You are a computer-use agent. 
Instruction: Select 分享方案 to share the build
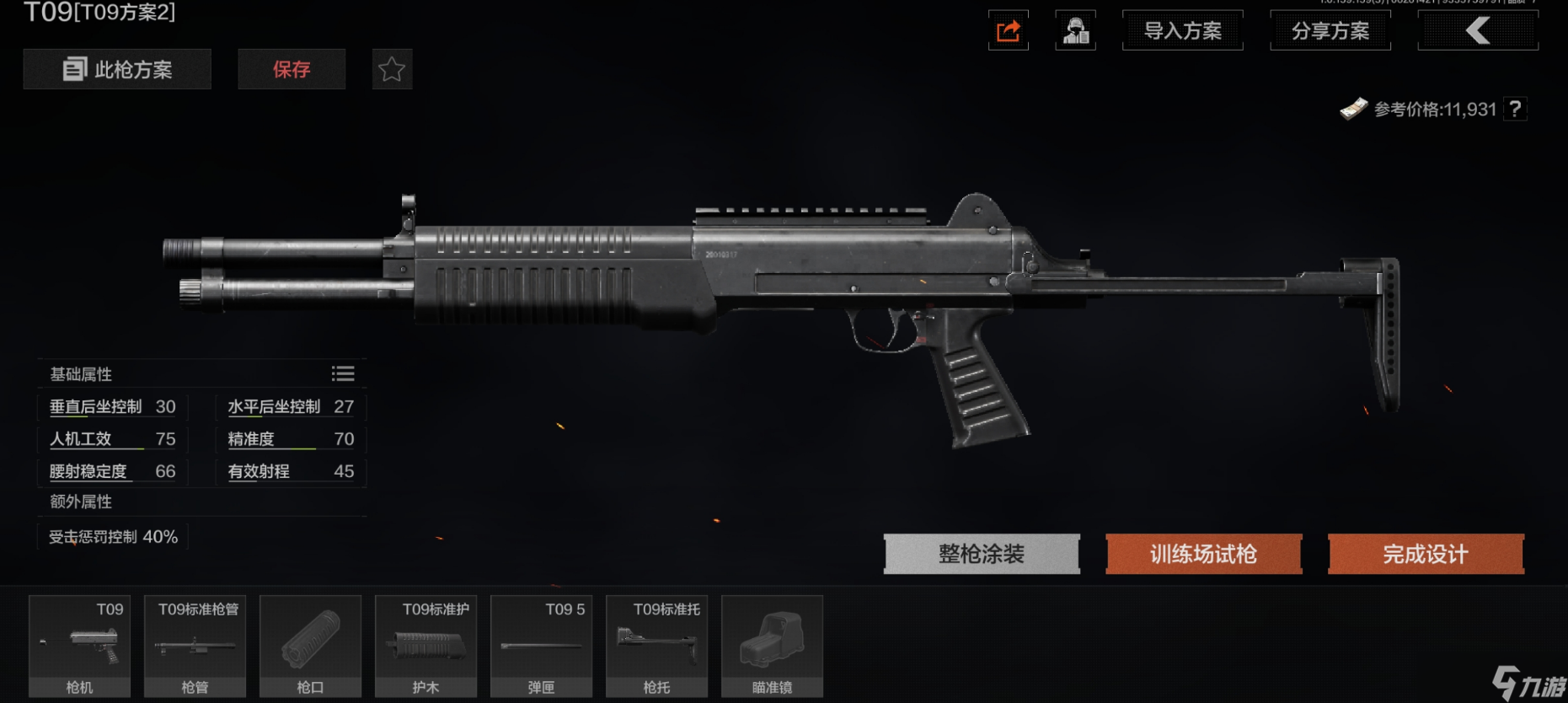(1330, 31)
